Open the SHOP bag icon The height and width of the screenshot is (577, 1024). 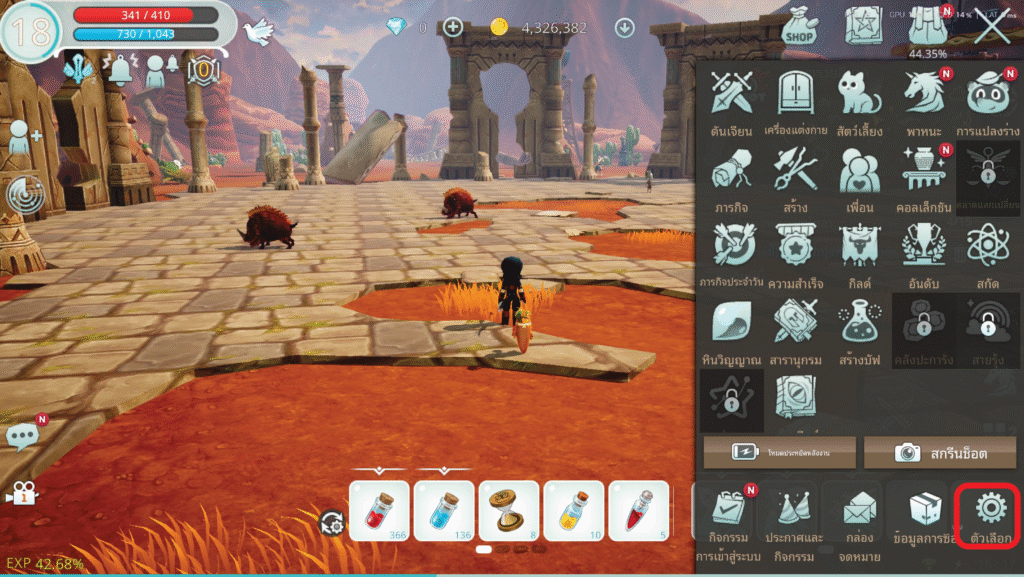800,26
